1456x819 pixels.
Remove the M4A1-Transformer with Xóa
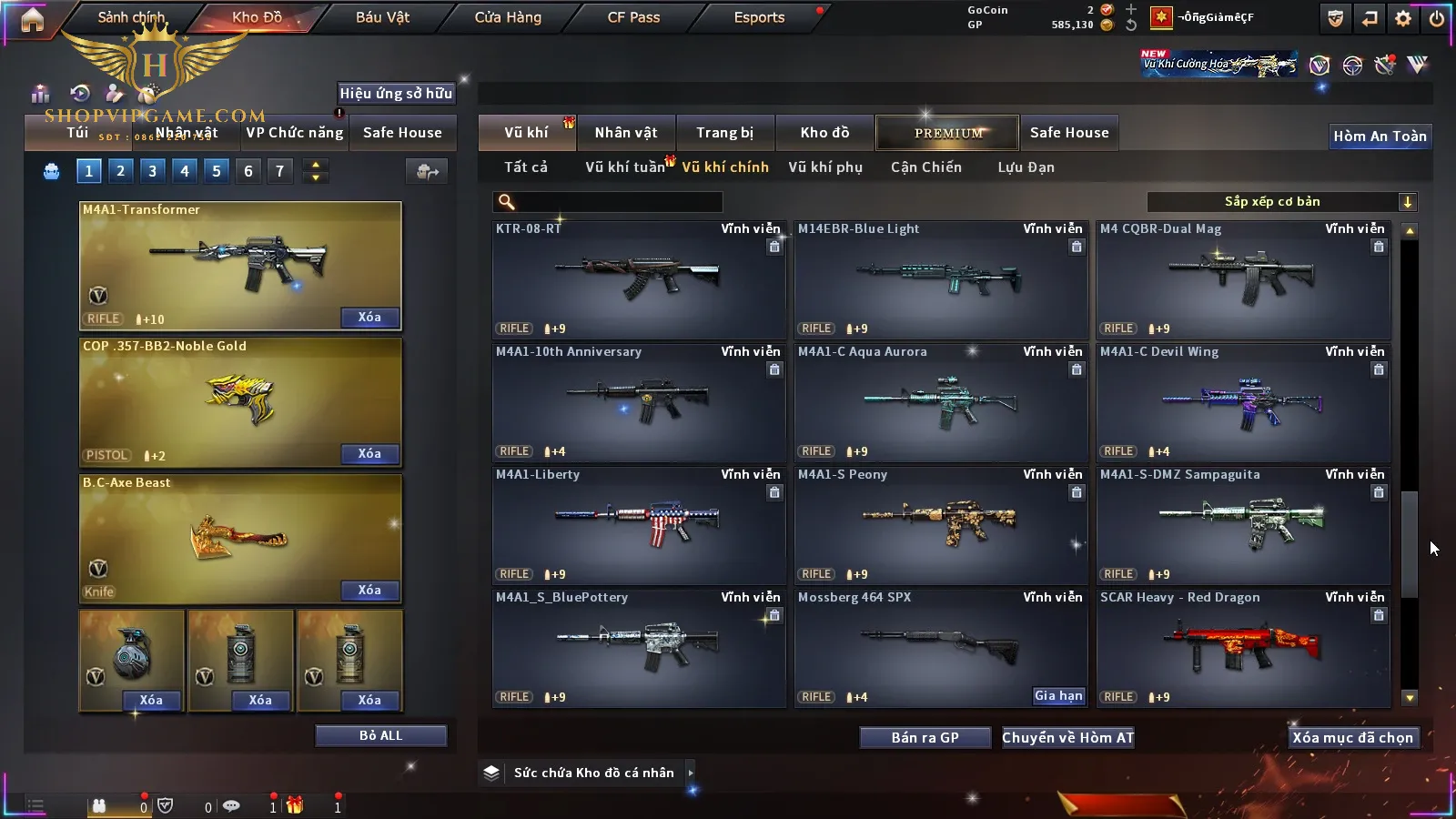click(x=369, y=318)
